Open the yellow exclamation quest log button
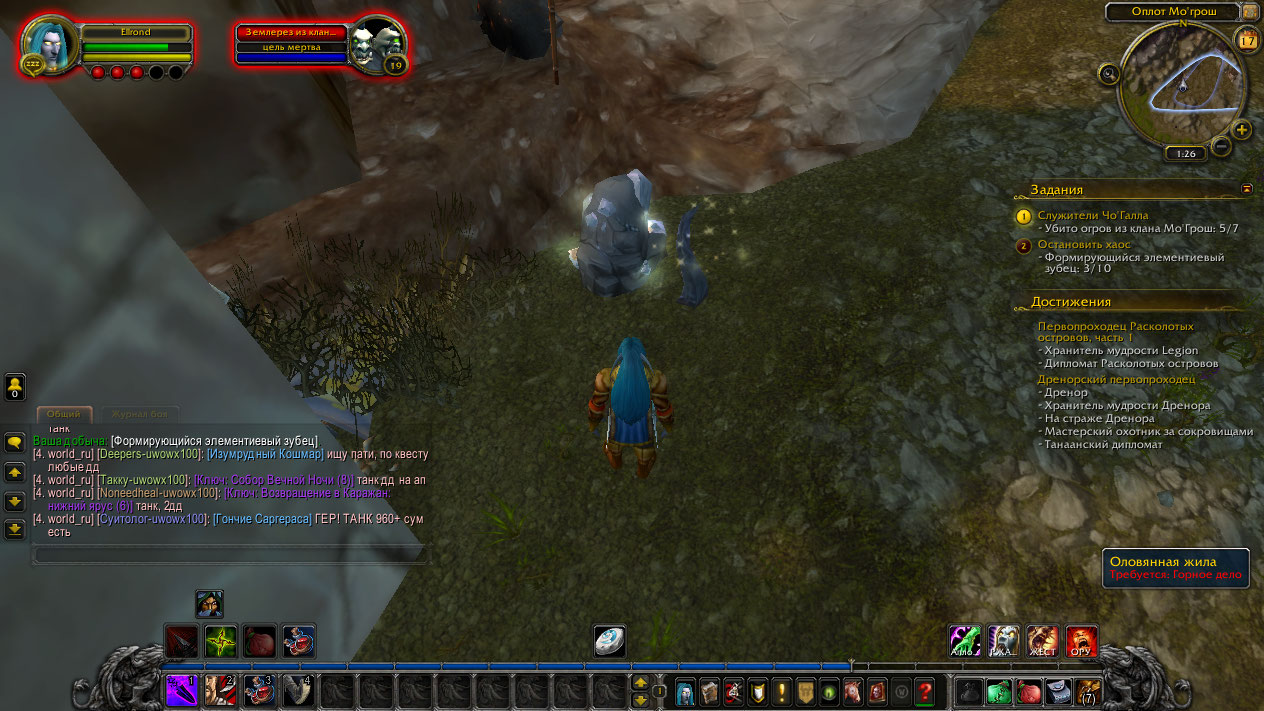 click(781, 690)
